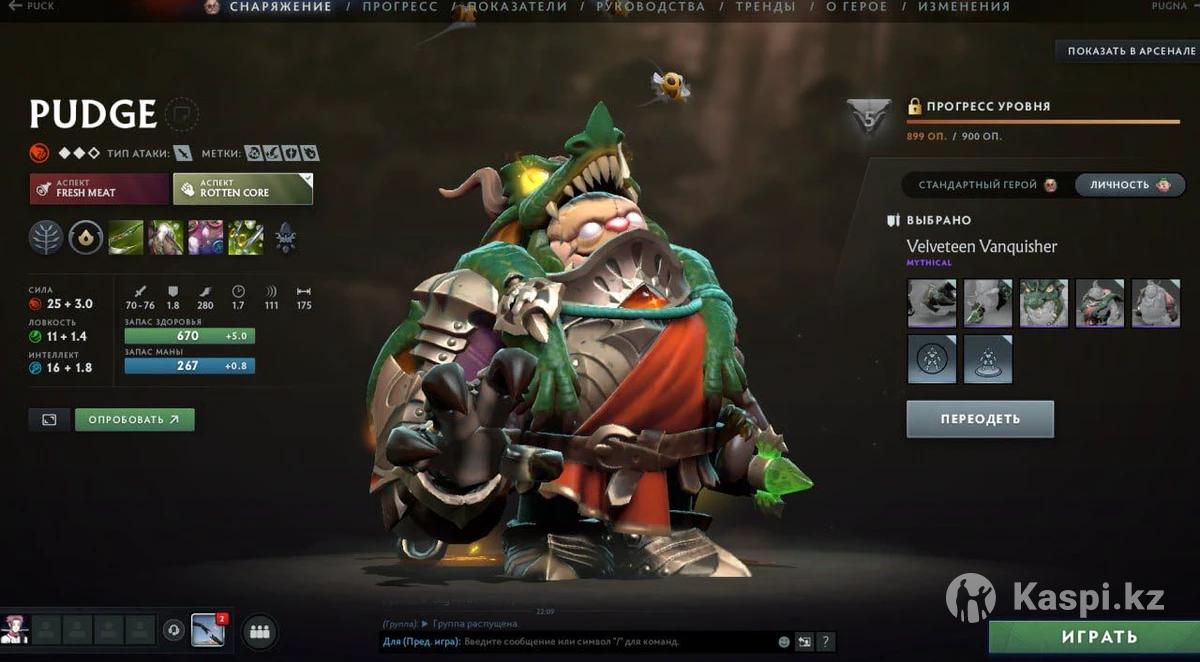This screenshot has height=662, width=1200.
Task: Toggle the fullscreen hero view button
Action: tap(49, 420)
